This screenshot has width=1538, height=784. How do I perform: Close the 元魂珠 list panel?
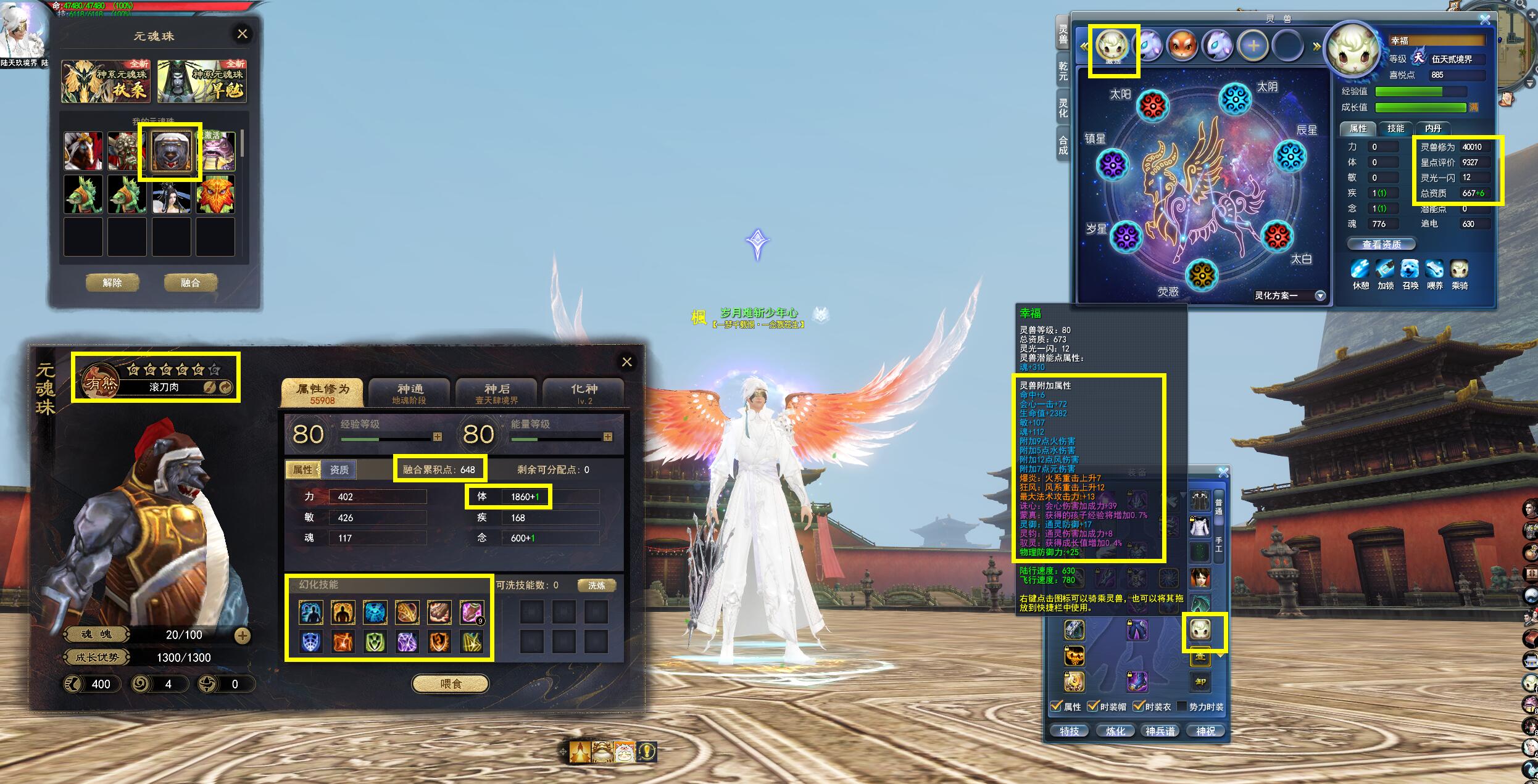[x=243, y=34]
